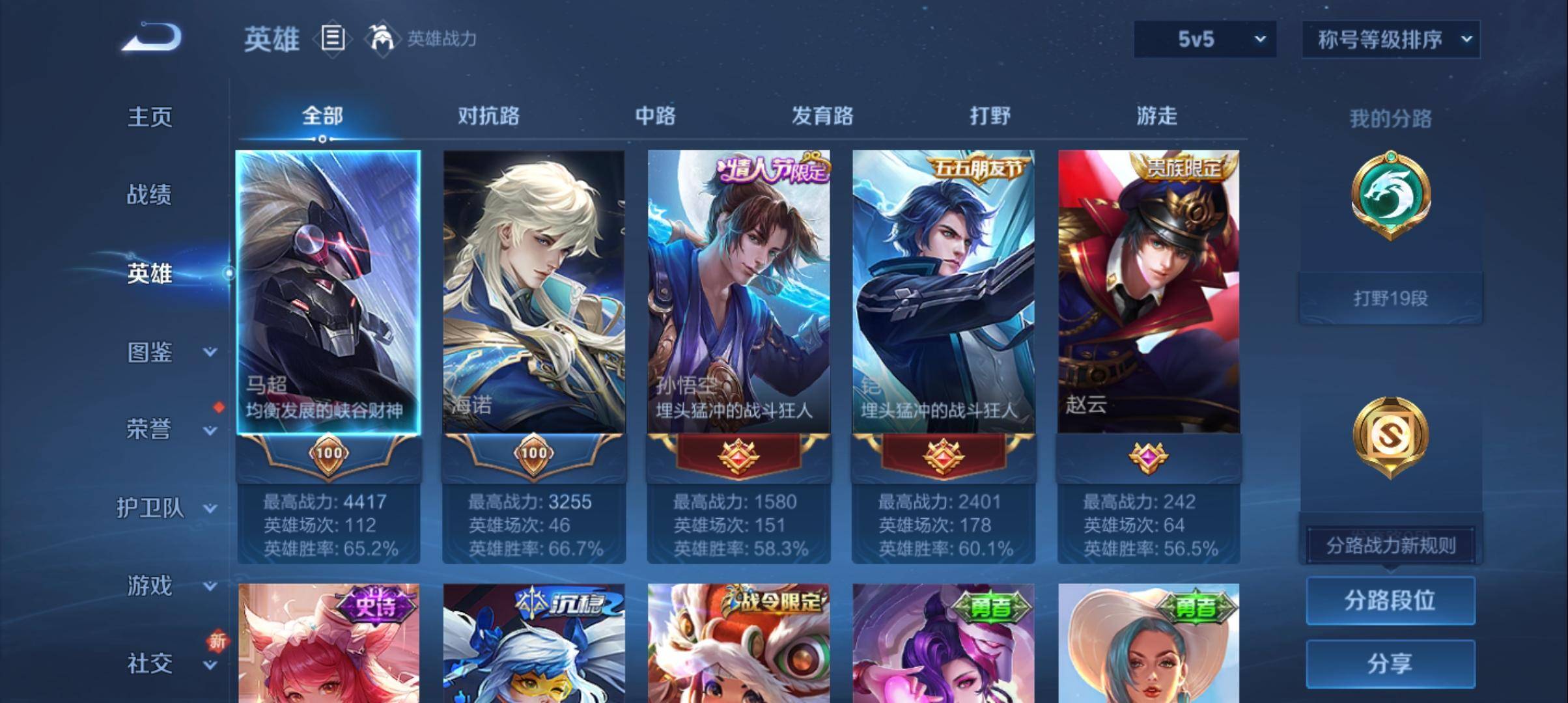Click 海诺's level 100 power badge

coord(534,456)
